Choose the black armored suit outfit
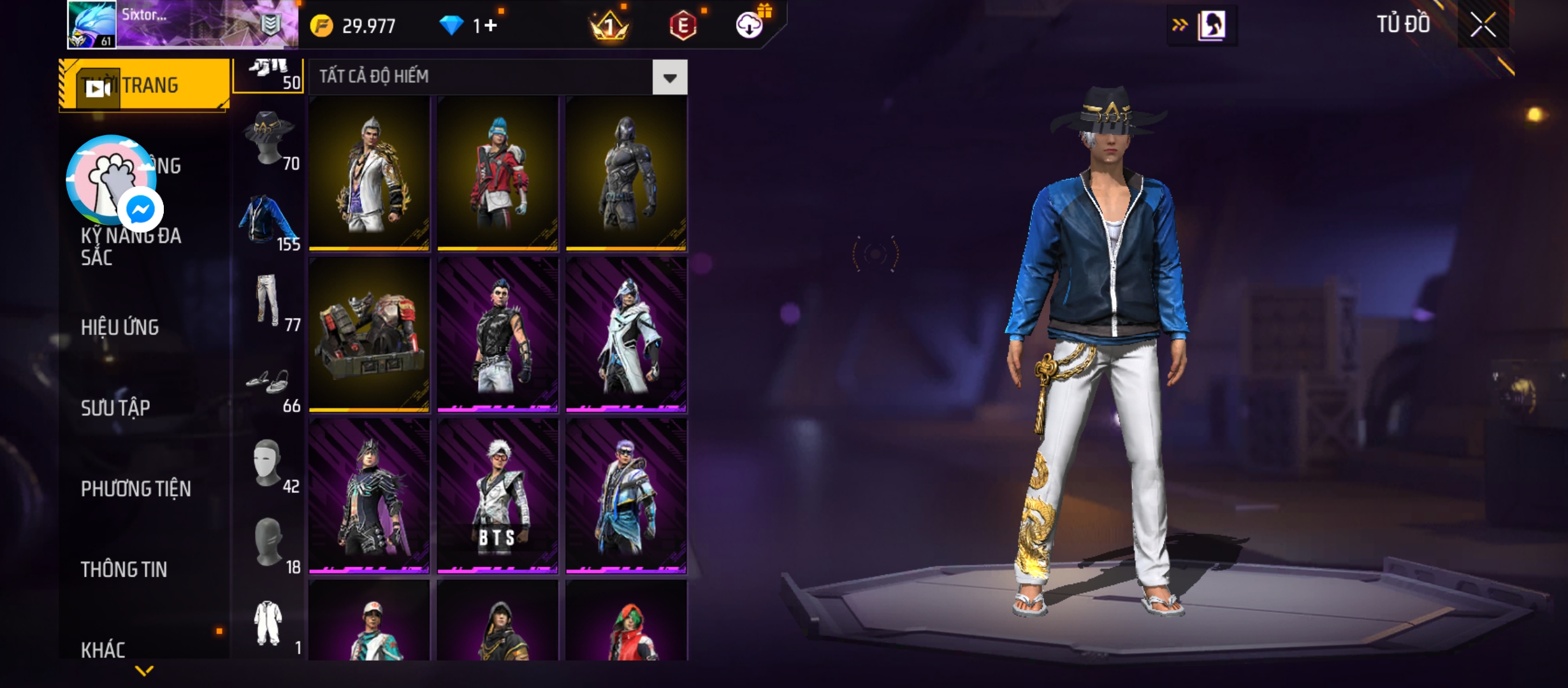This screenshot has height=688, width=1568. (626, 173)
